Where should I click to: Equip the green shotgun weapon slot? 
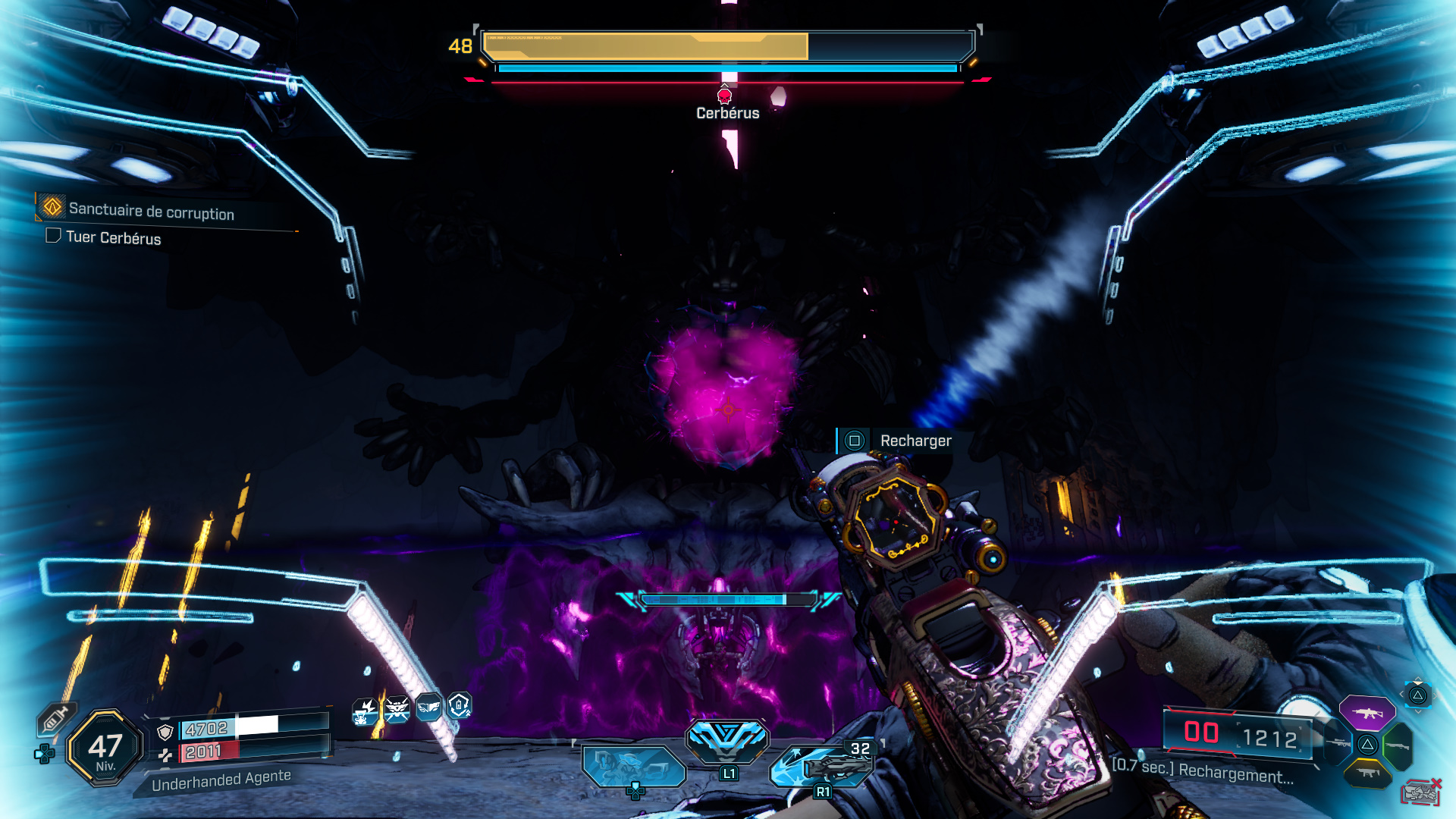1398,746
